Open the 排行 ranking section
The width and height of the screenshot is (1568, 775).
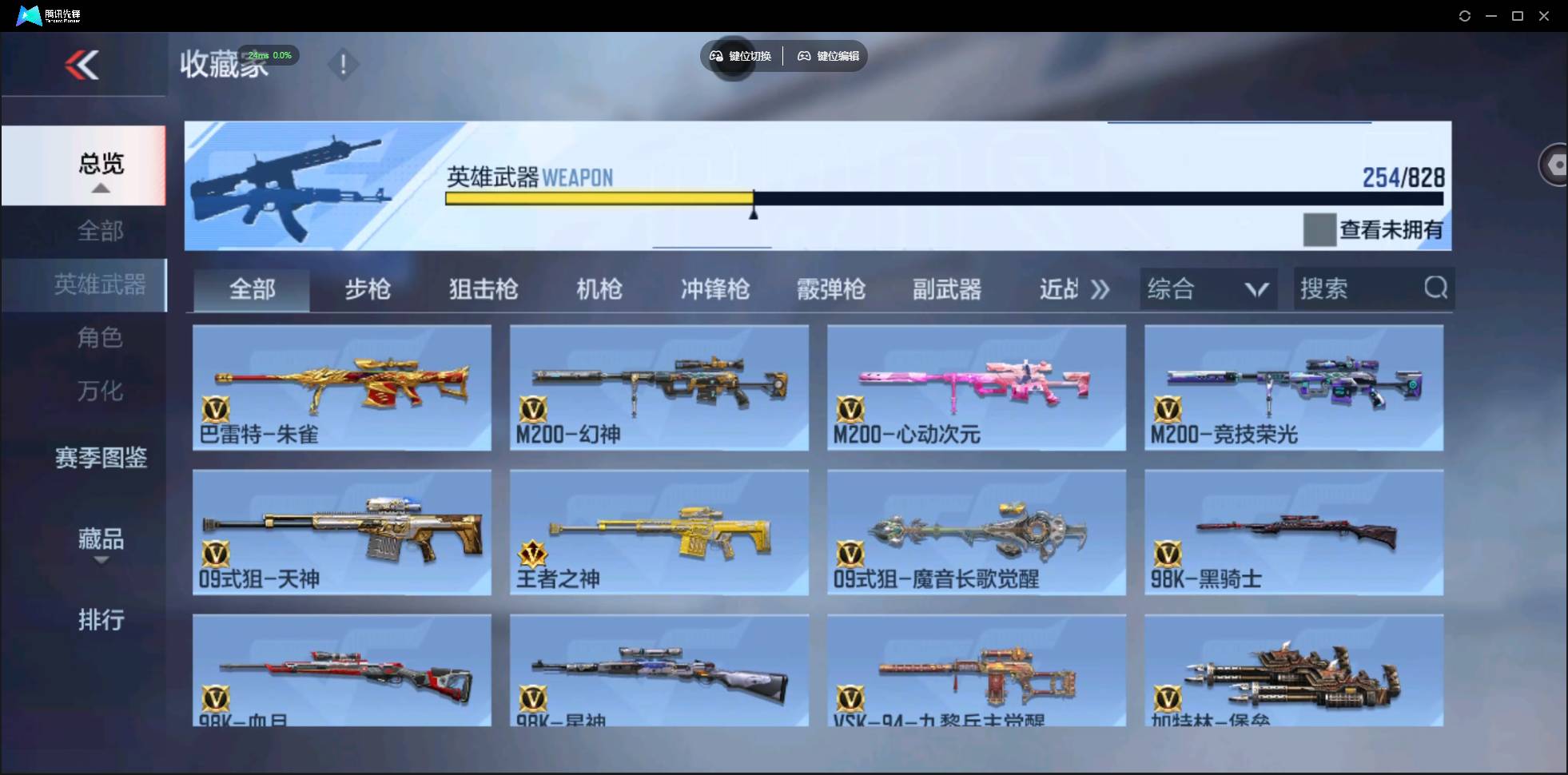pyautogui.click(x=101, y=621)
